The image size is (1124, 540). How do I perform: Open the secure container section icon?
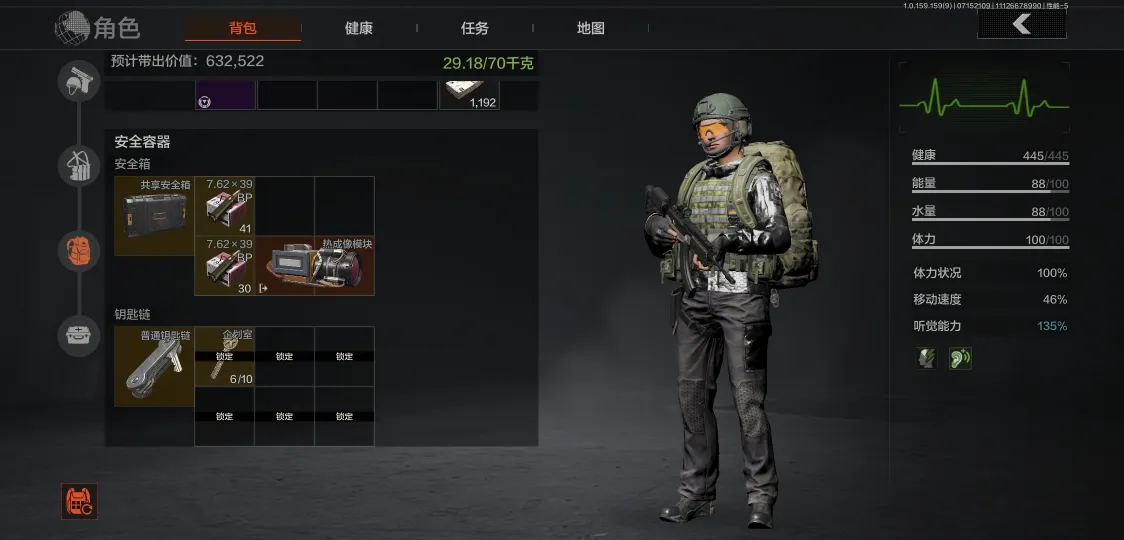click(78, 335)
